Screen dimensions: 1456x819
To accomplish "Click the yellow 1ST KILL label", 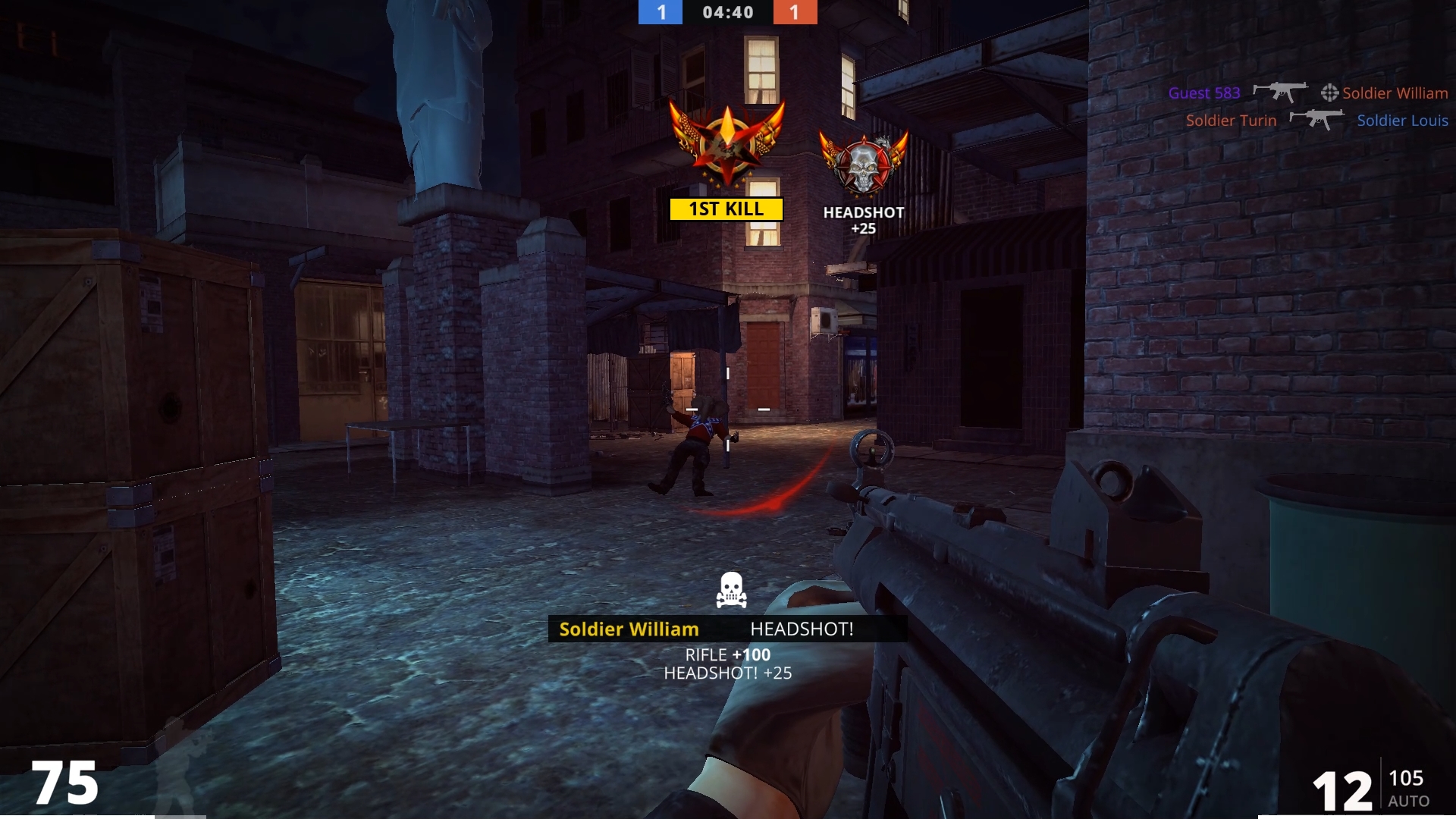I will (x=726, y=209).
